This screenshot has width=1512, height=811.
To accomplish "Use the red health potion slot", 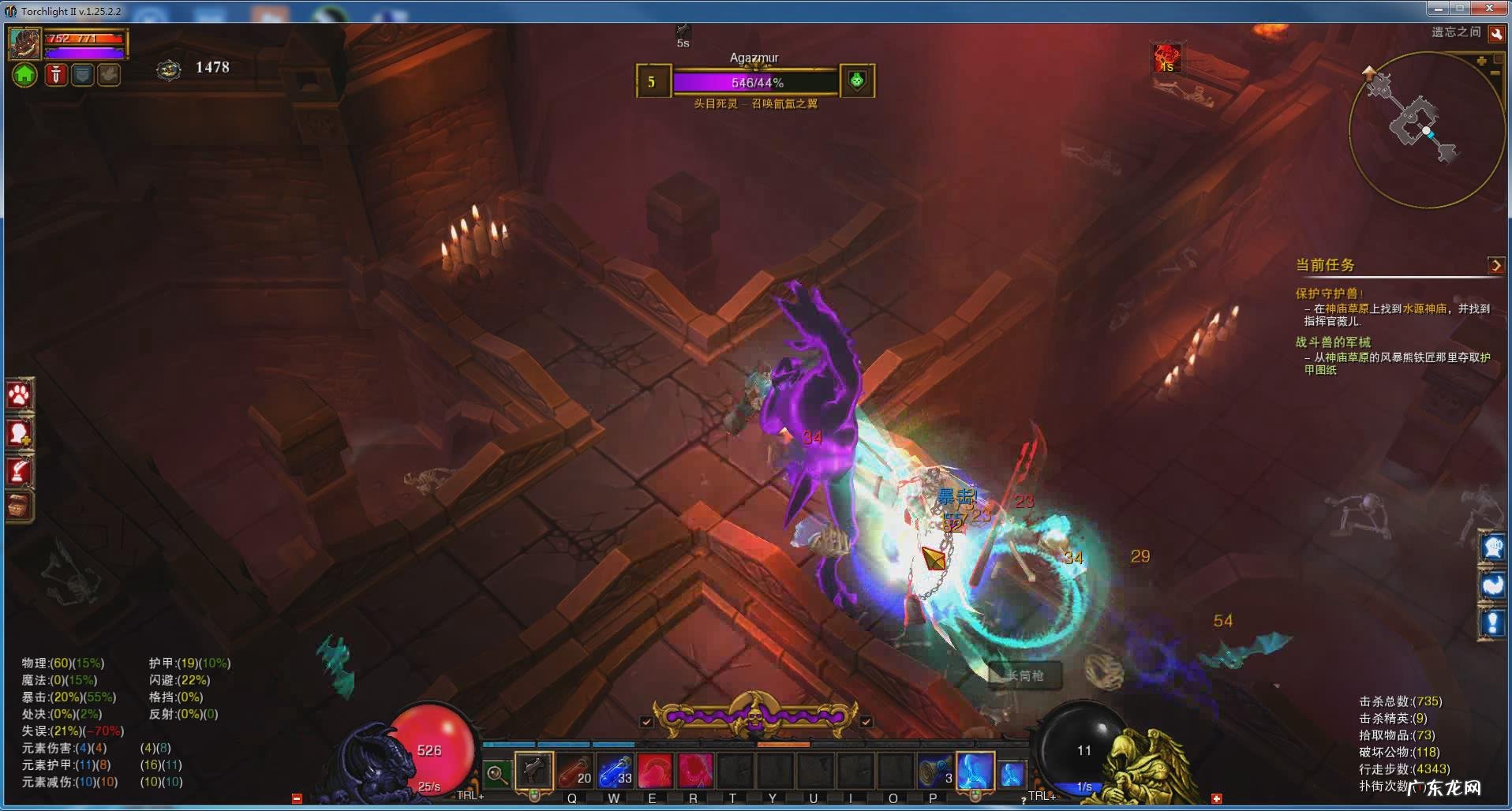I will (x=574, y=770).
